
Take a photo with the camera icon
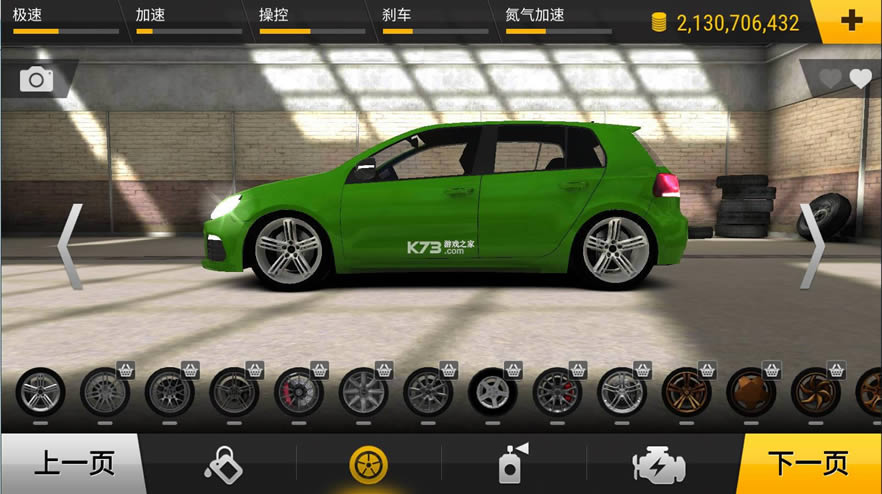point(37,79)
